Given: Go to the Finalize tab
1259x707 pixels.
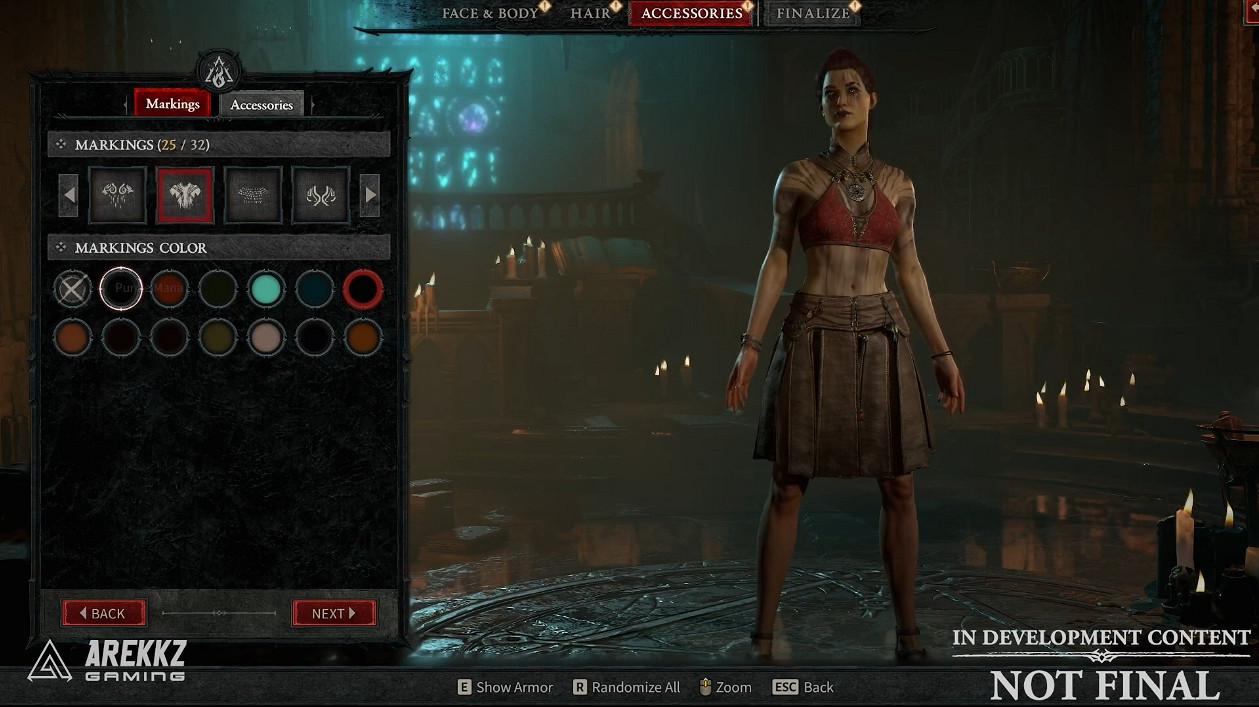Looking at the screenshot, I should [x=814, y=13].
